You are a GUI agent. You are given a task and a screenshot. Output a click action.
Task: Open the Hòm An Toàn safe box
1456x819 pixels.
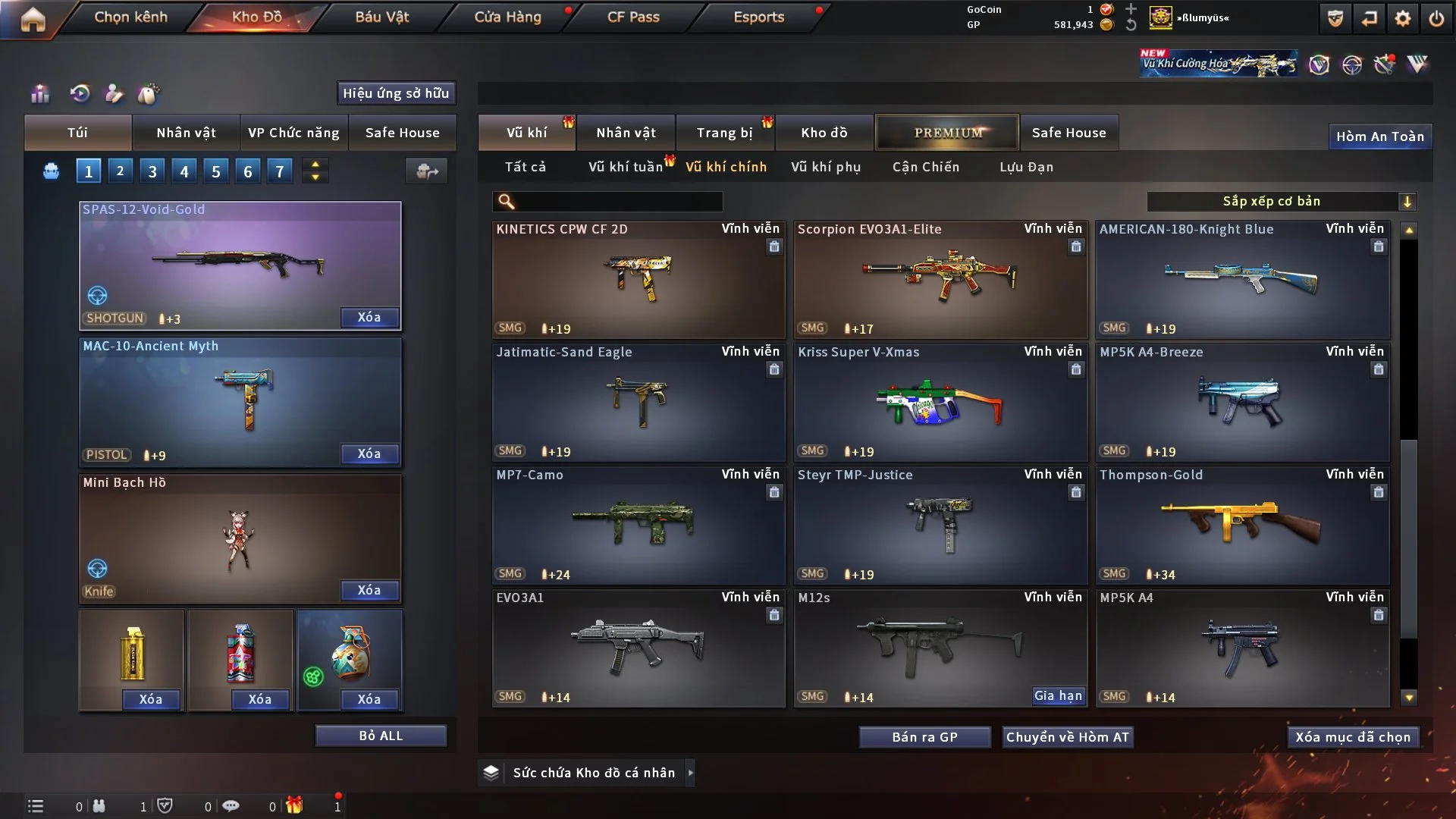(1379, 136)
